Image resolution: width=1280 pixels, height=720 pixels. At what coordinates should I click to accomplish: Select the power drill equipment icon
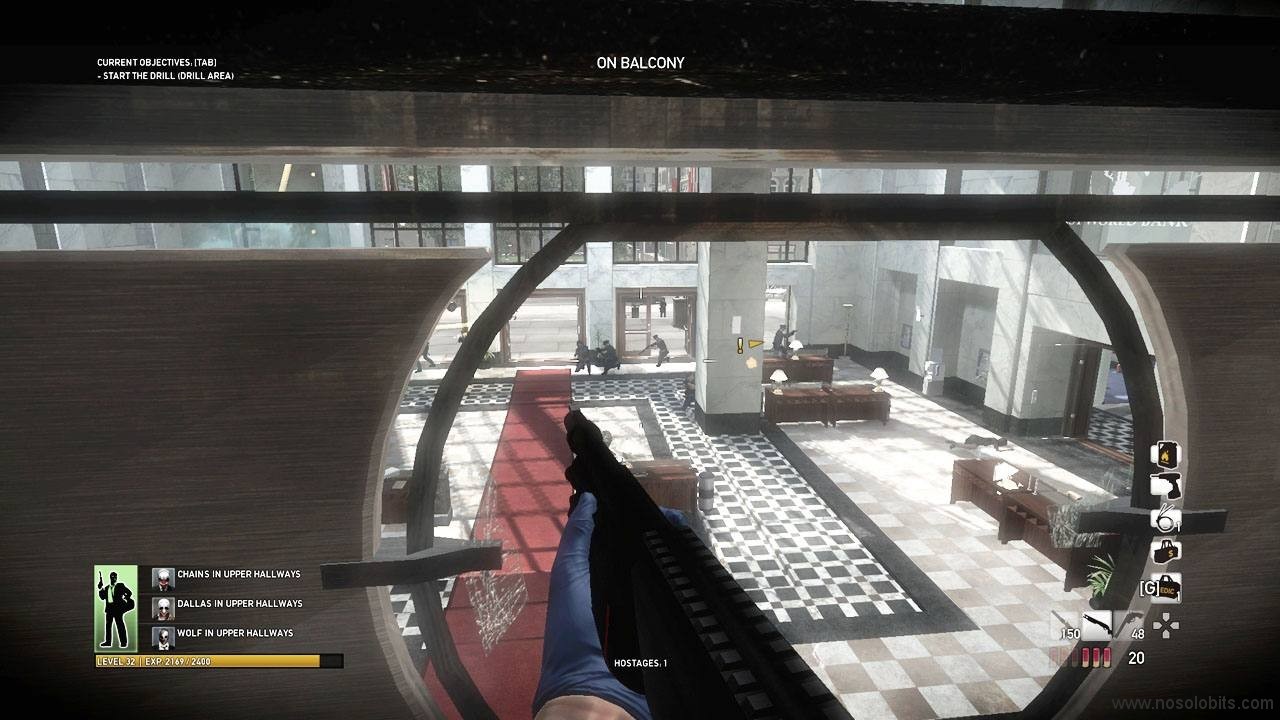pos(1165,486)
